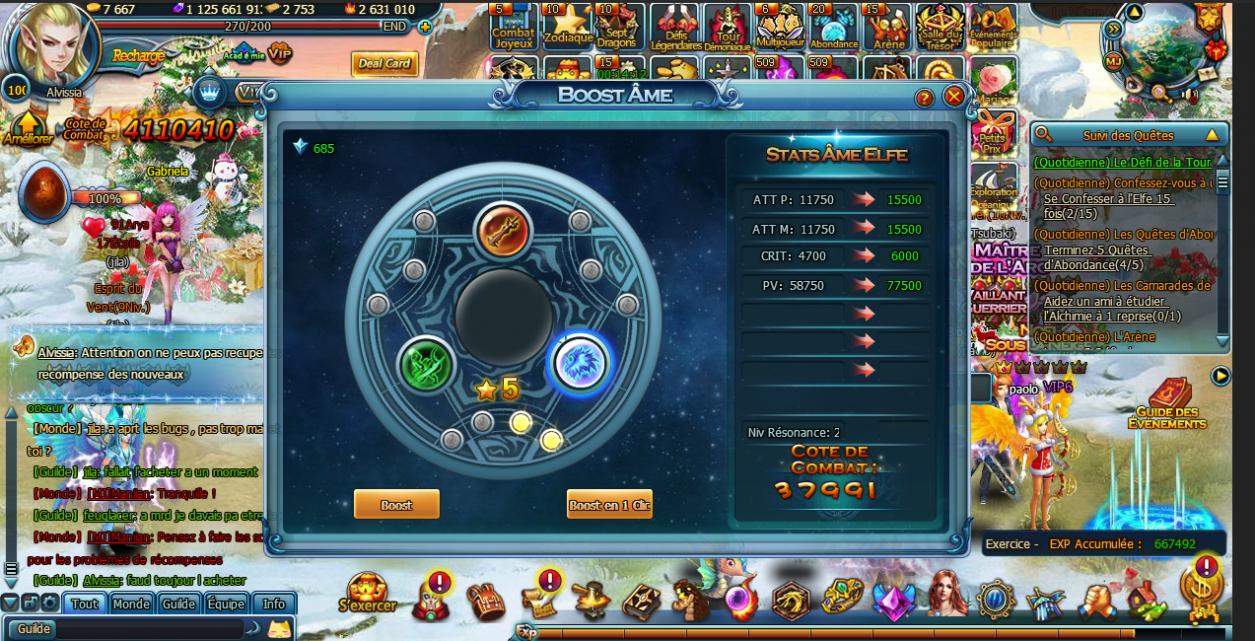The image size is (1255, 641).
Task: Activate Boost en 1 Clic
Action: (x=609, y=505)
